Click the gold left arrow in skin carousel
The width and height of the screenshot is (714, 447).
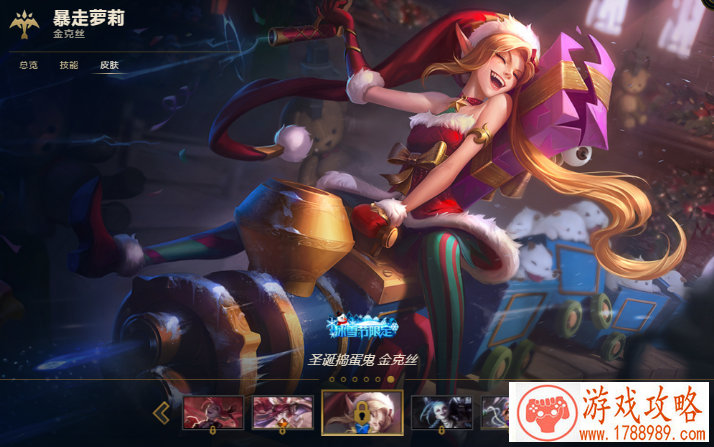tap(160, 412)
